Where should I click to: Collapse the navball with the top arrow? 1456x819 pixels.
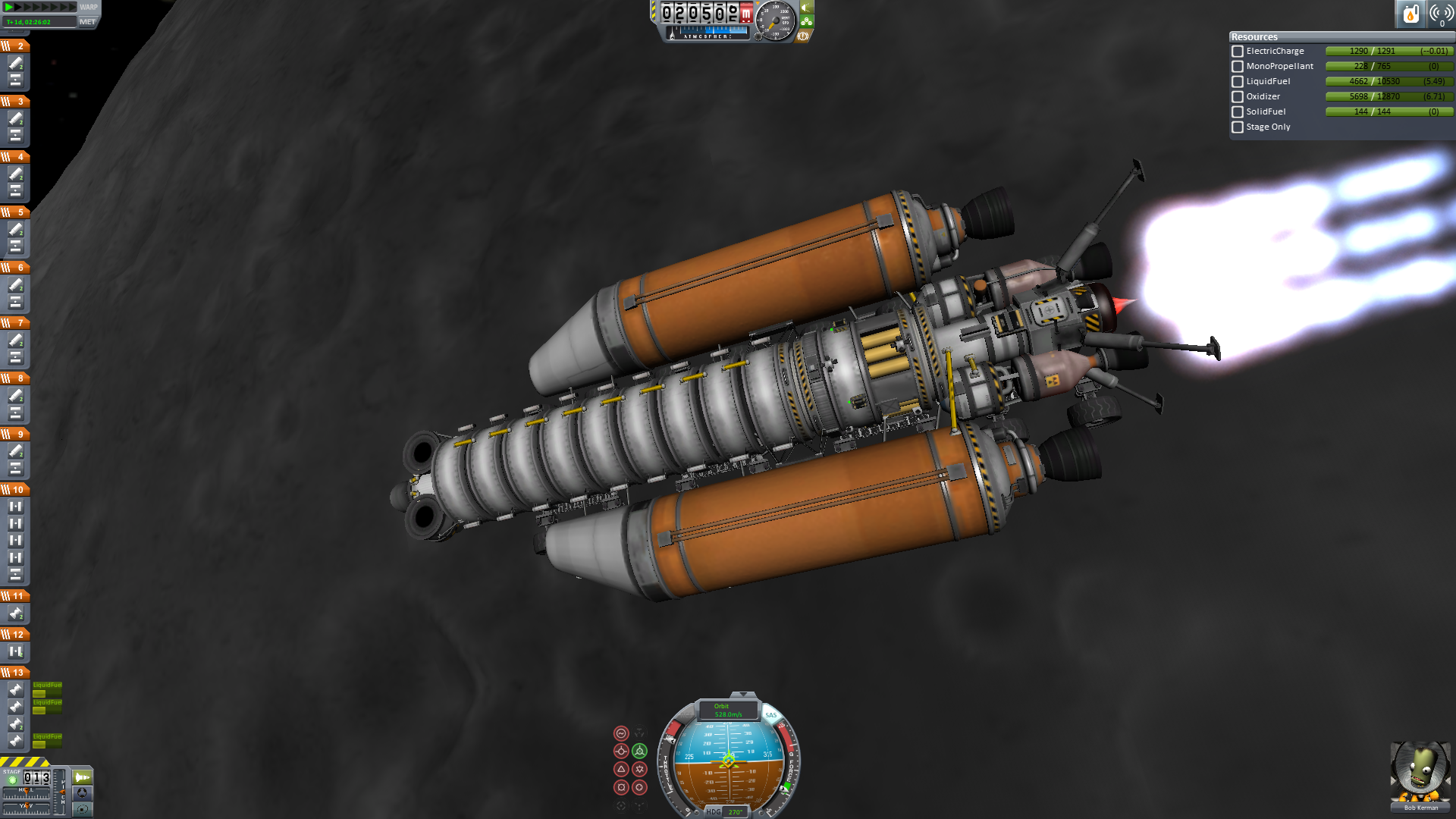point(742,695)
